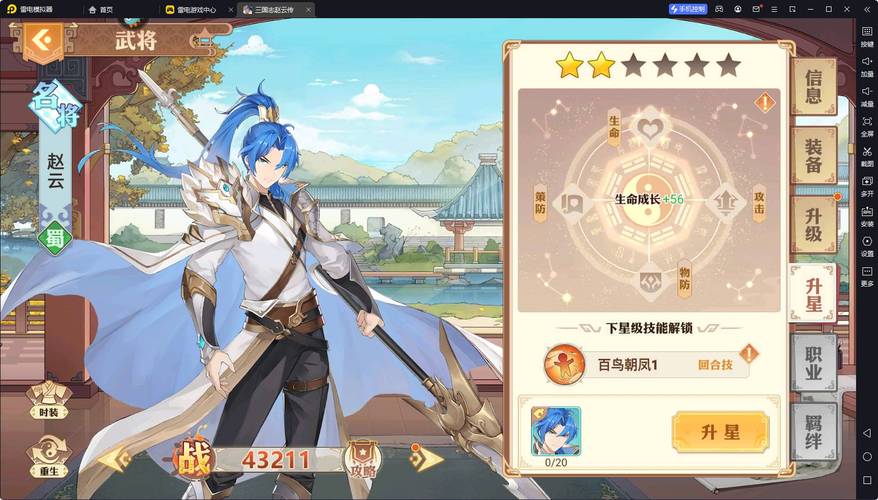Choose the 物防 physical defense node
The width and height of the screenshot is (878, 500).
click(x=650, y=279)
